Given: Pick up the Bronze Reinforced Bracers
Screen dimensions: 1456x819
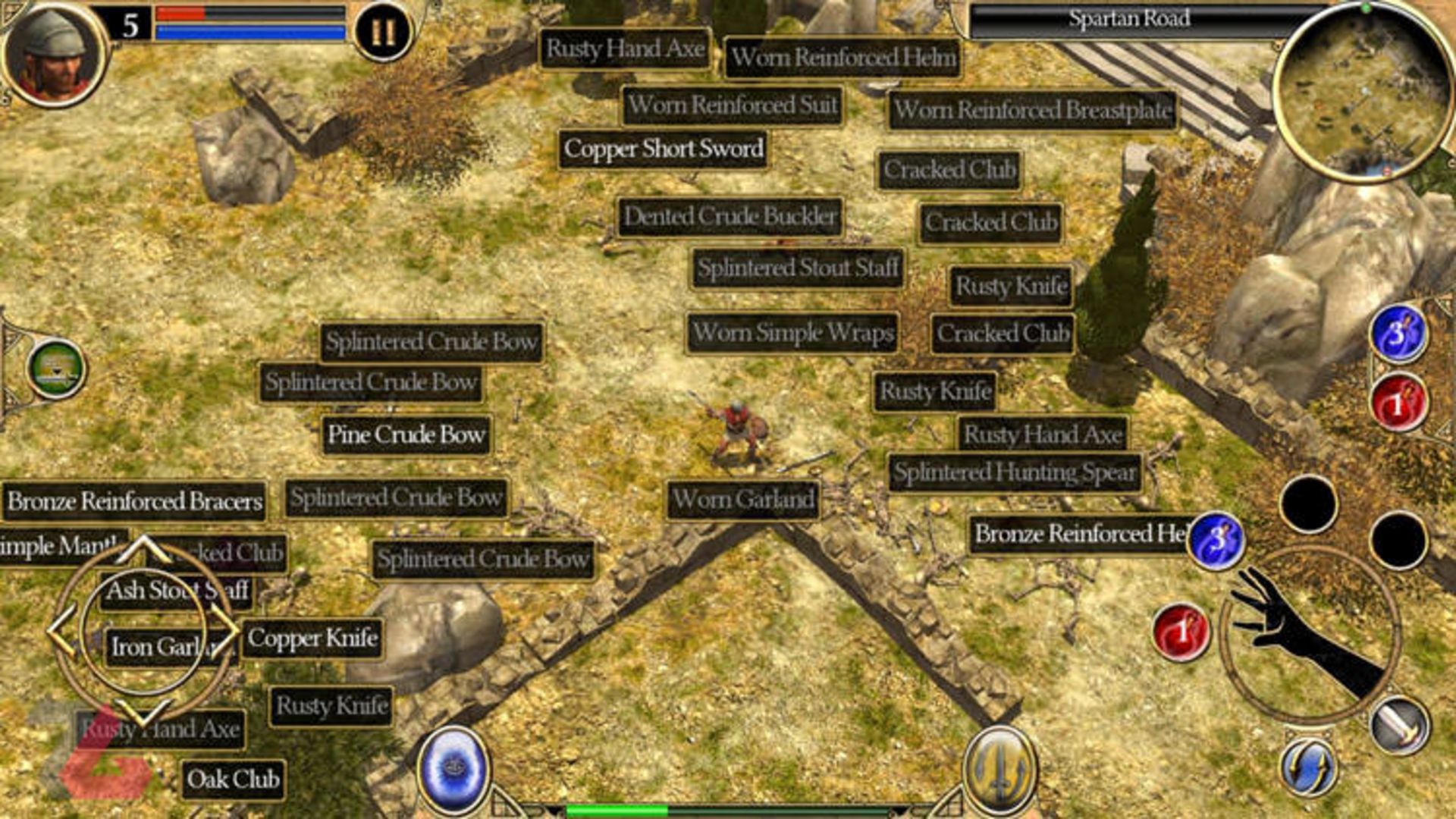Looking at the screenshot, I should point(135,501).
